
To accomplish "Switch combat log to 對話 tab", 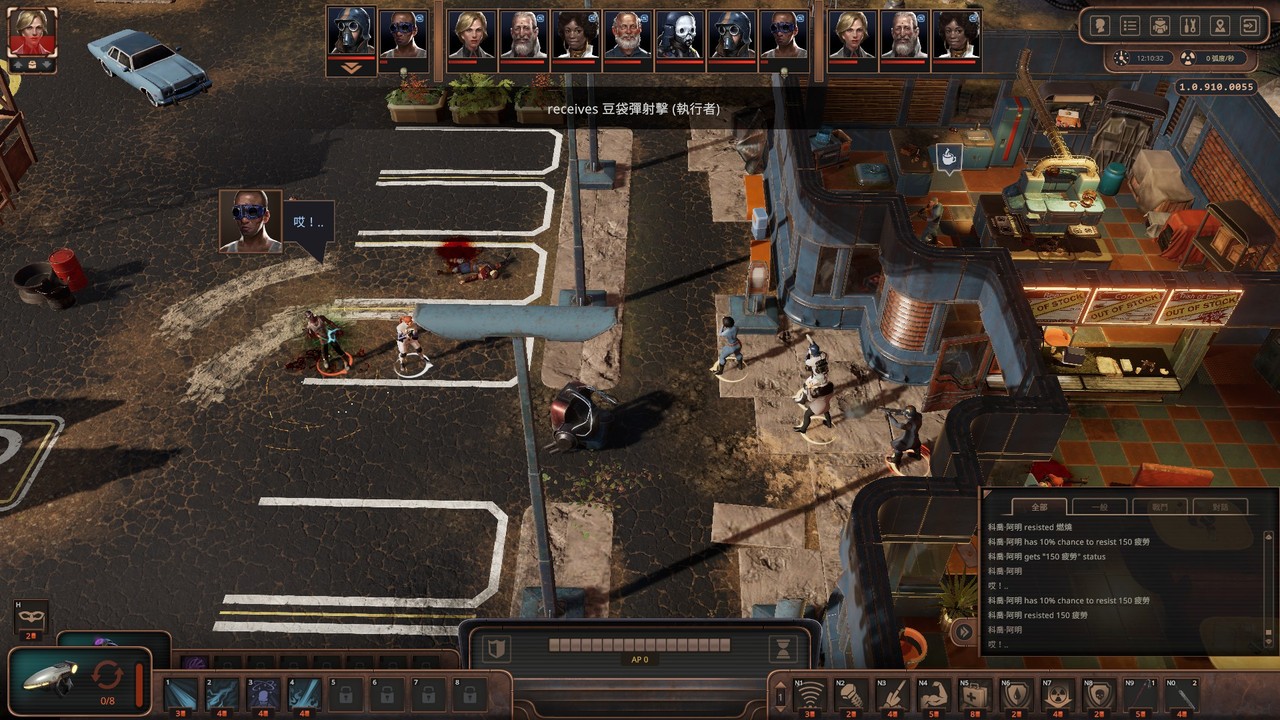I will click(1220, 507).
